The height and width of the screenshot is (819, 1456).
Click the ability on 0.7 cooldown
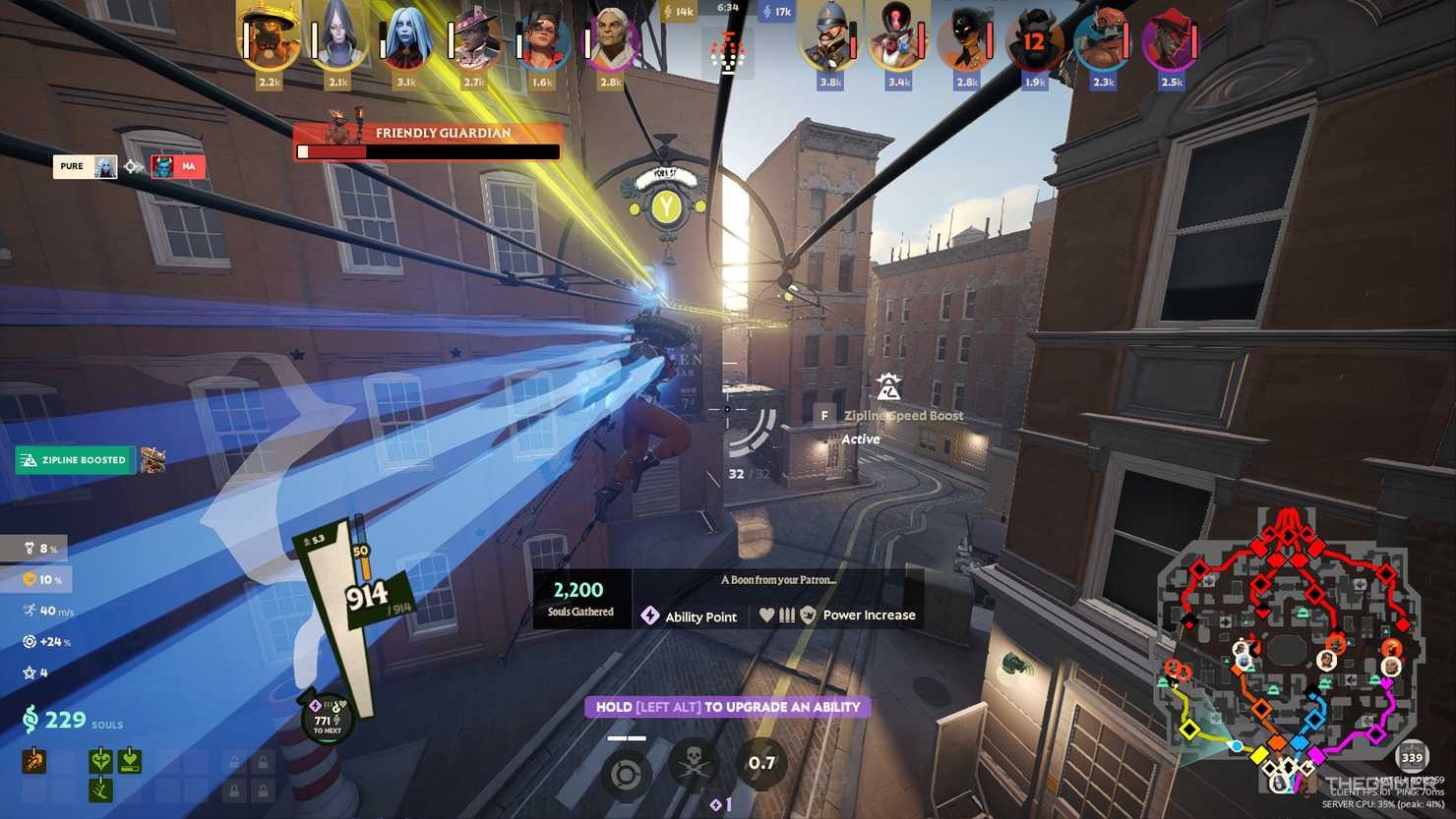[761, 764]
